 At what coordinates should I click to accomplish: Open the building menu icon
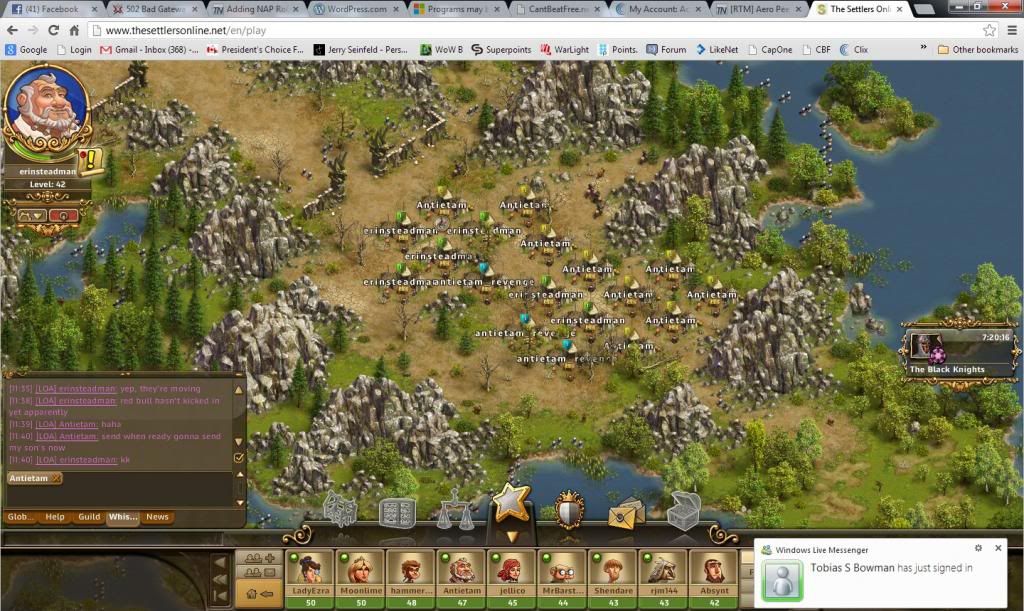tap(341, 512)
